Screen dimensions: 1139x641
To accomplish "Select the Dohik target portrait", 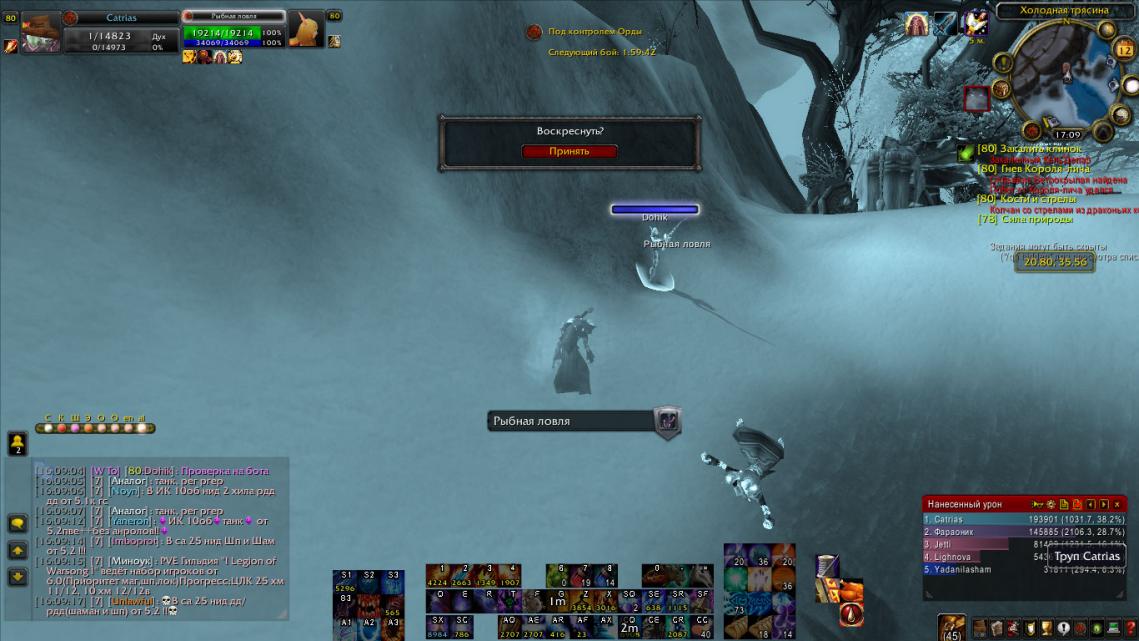I will click(x=306, y=30).
